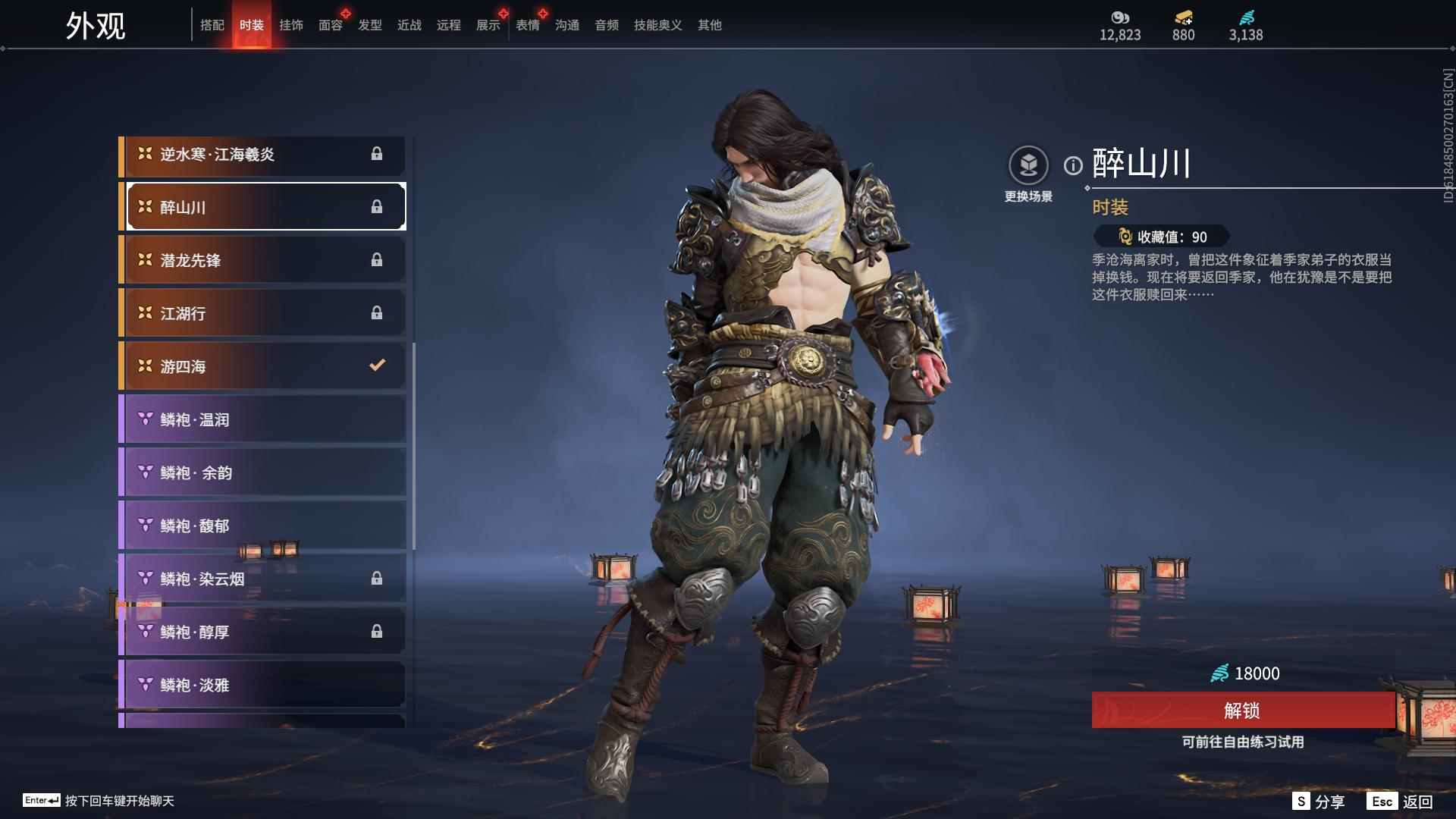1456x819 pixels.
Task: Switch to the 发型 tab
Action: [x=369, y=24]
